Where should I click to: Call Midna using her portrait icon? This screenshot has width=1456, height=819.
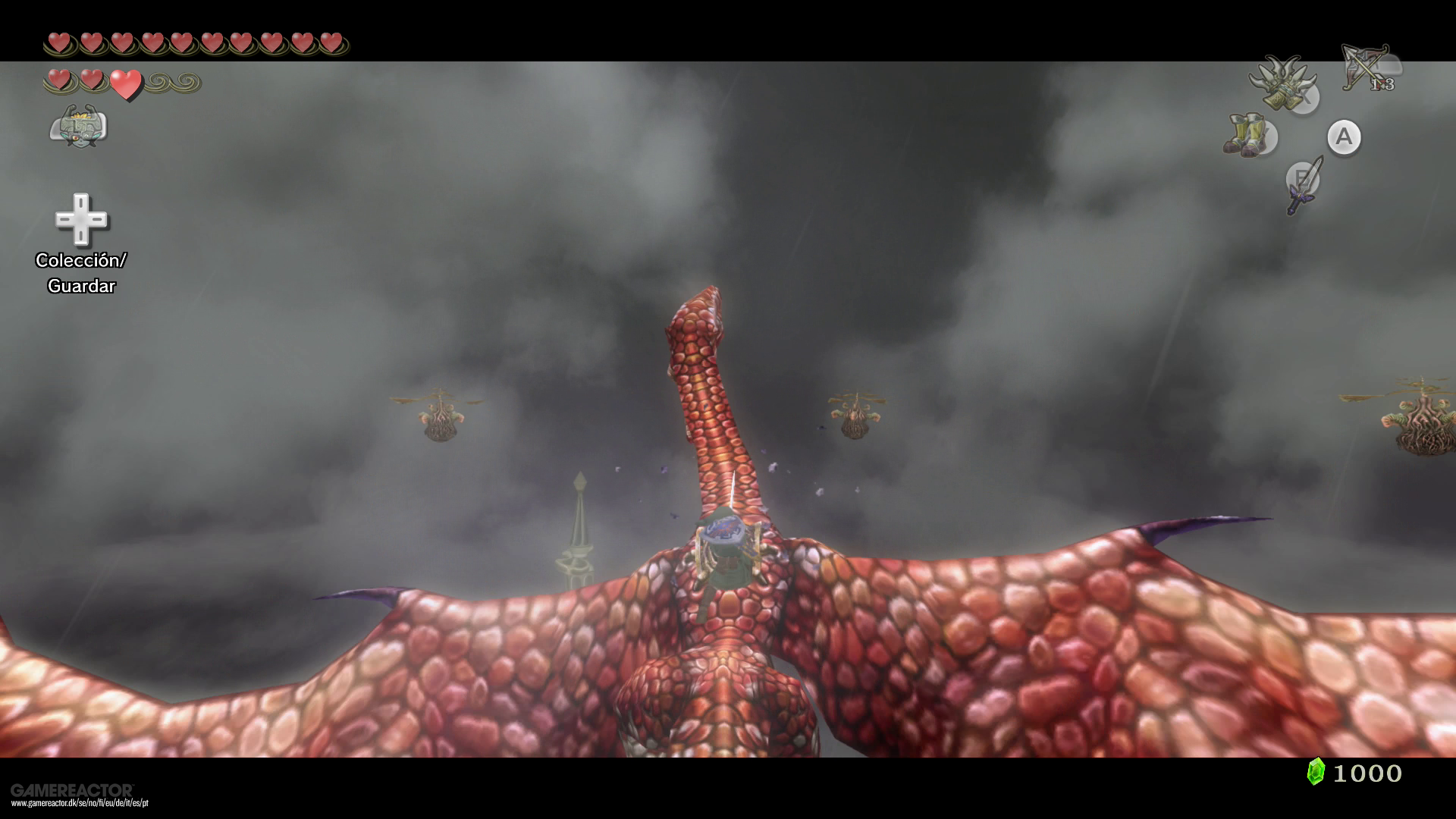(78, 126)
